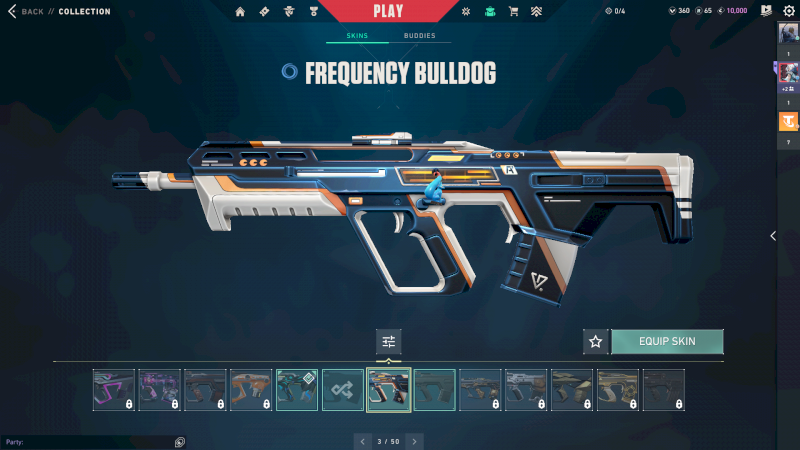Select the Skins tab

tap(357, 36)
